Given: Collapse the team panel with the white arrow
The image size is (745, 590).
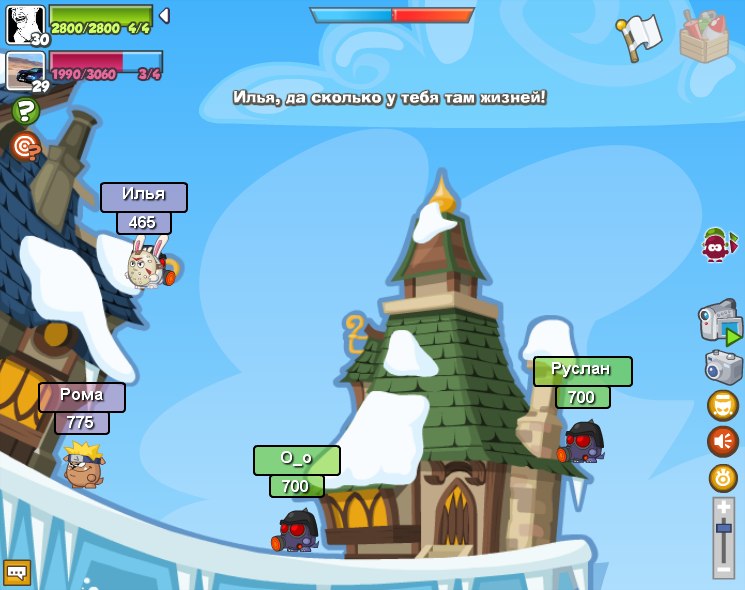Looking at the screenshot, I should tap(164, 15).
